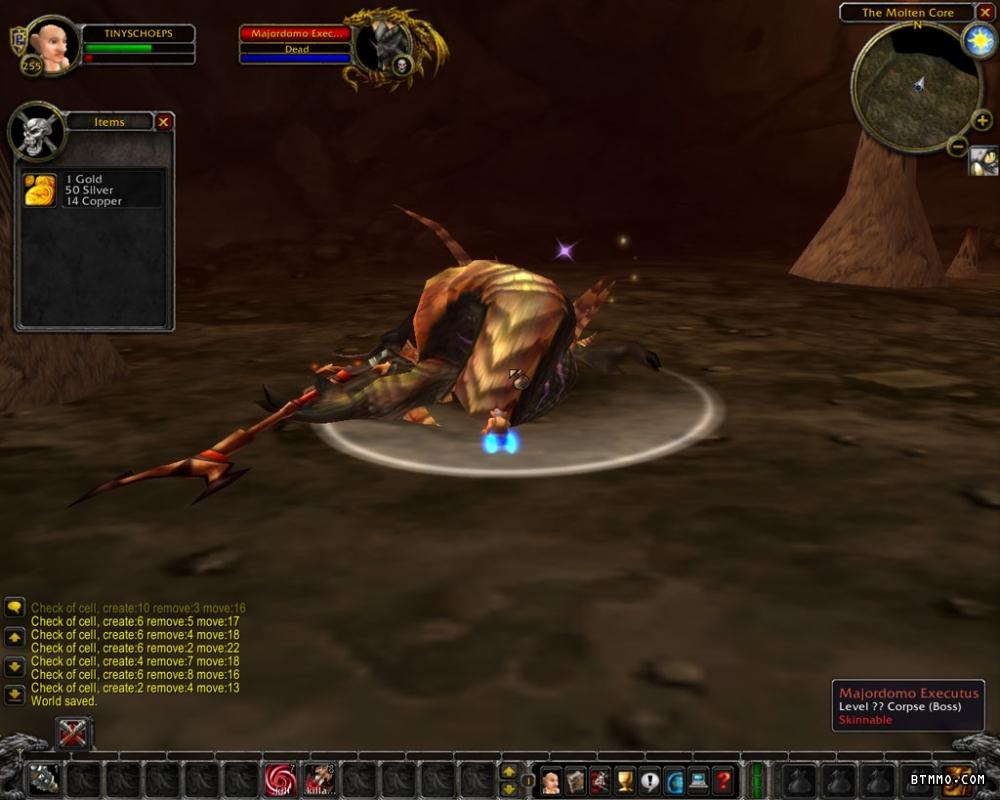Click the tracking buff icon below minimap
Screen dimensions: 1000x800
pyautogui.click(x=983, y=160)
